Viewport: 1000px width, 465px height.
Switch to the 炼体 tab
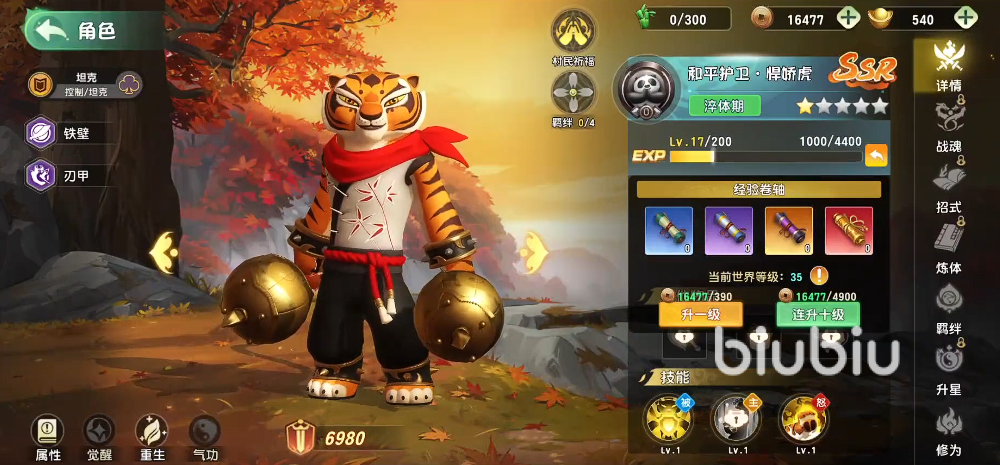(x=947, y=247)
